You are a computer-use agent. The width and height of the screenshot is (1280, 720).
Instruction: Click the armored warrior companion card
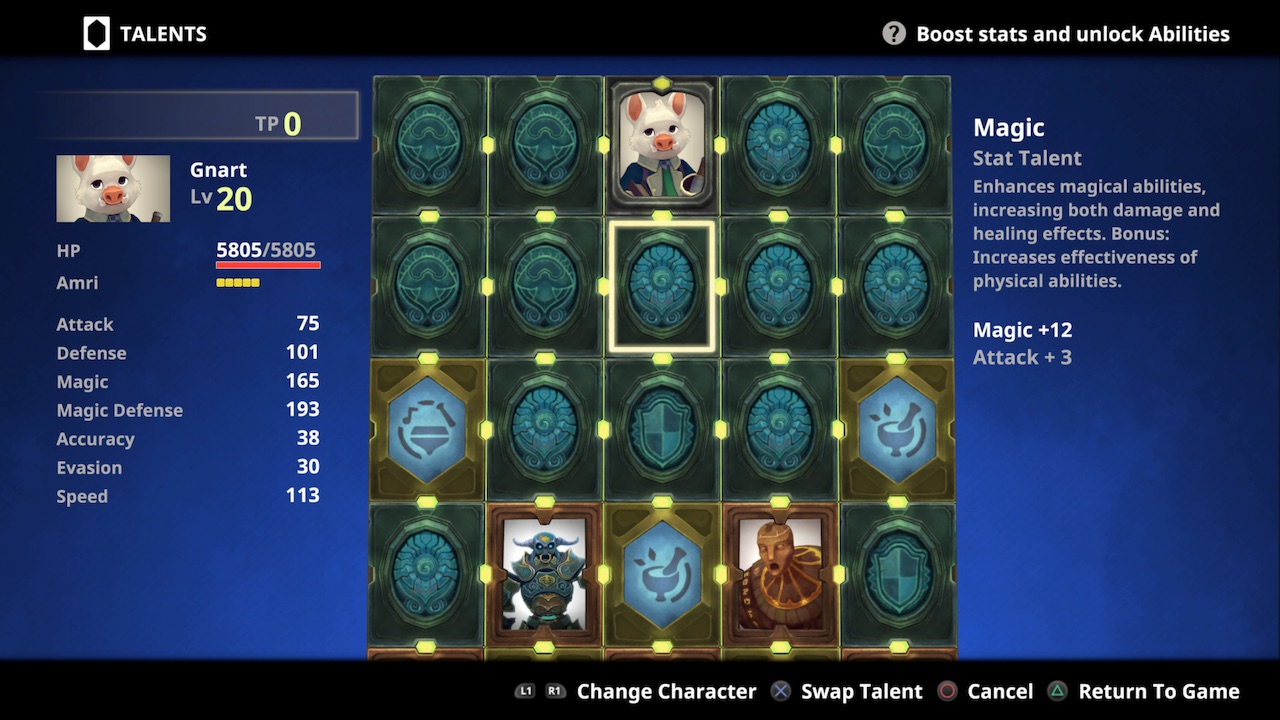(544, 575)
